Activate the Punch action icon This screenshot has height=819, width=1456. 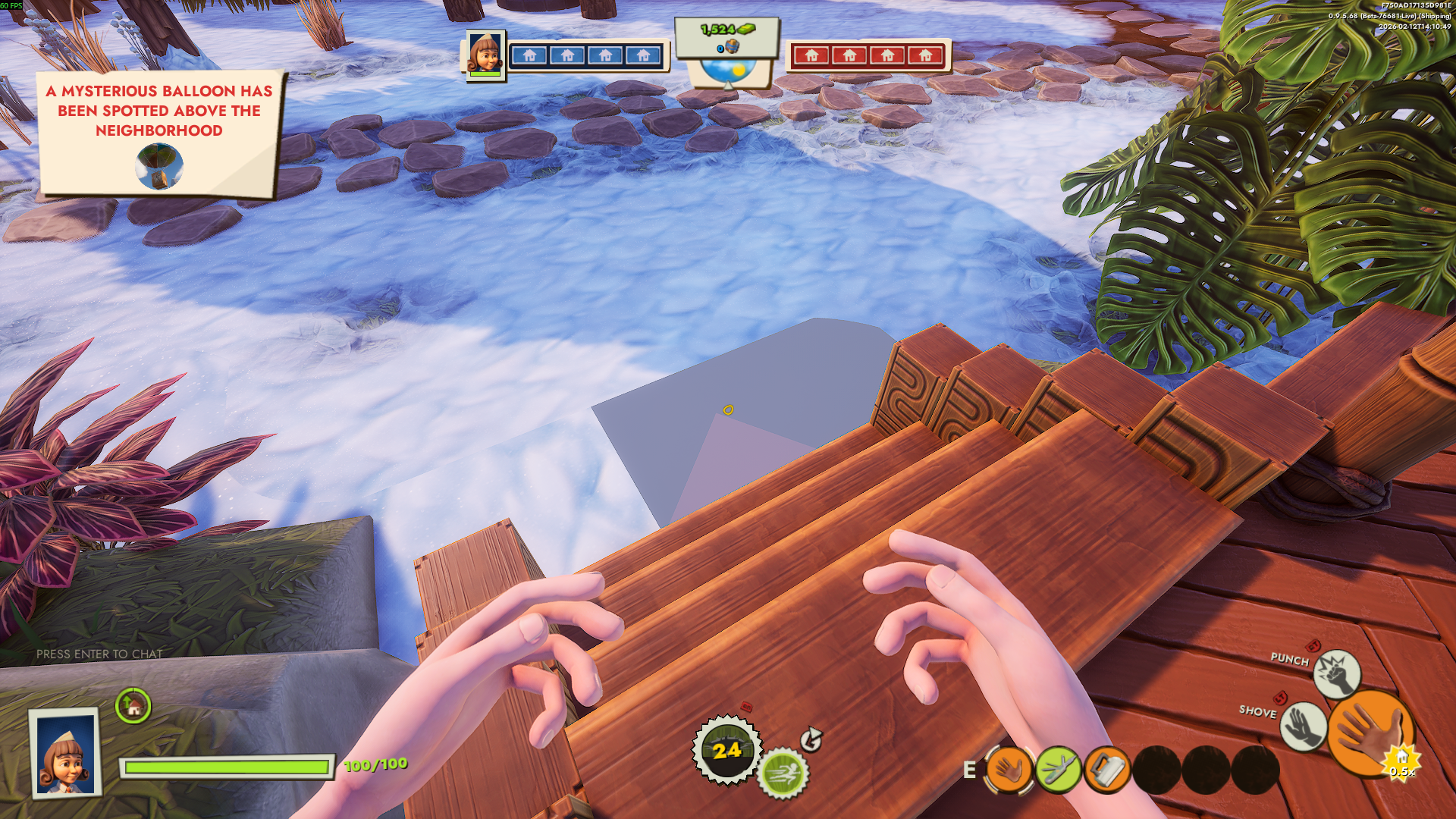click(1336, 673)
